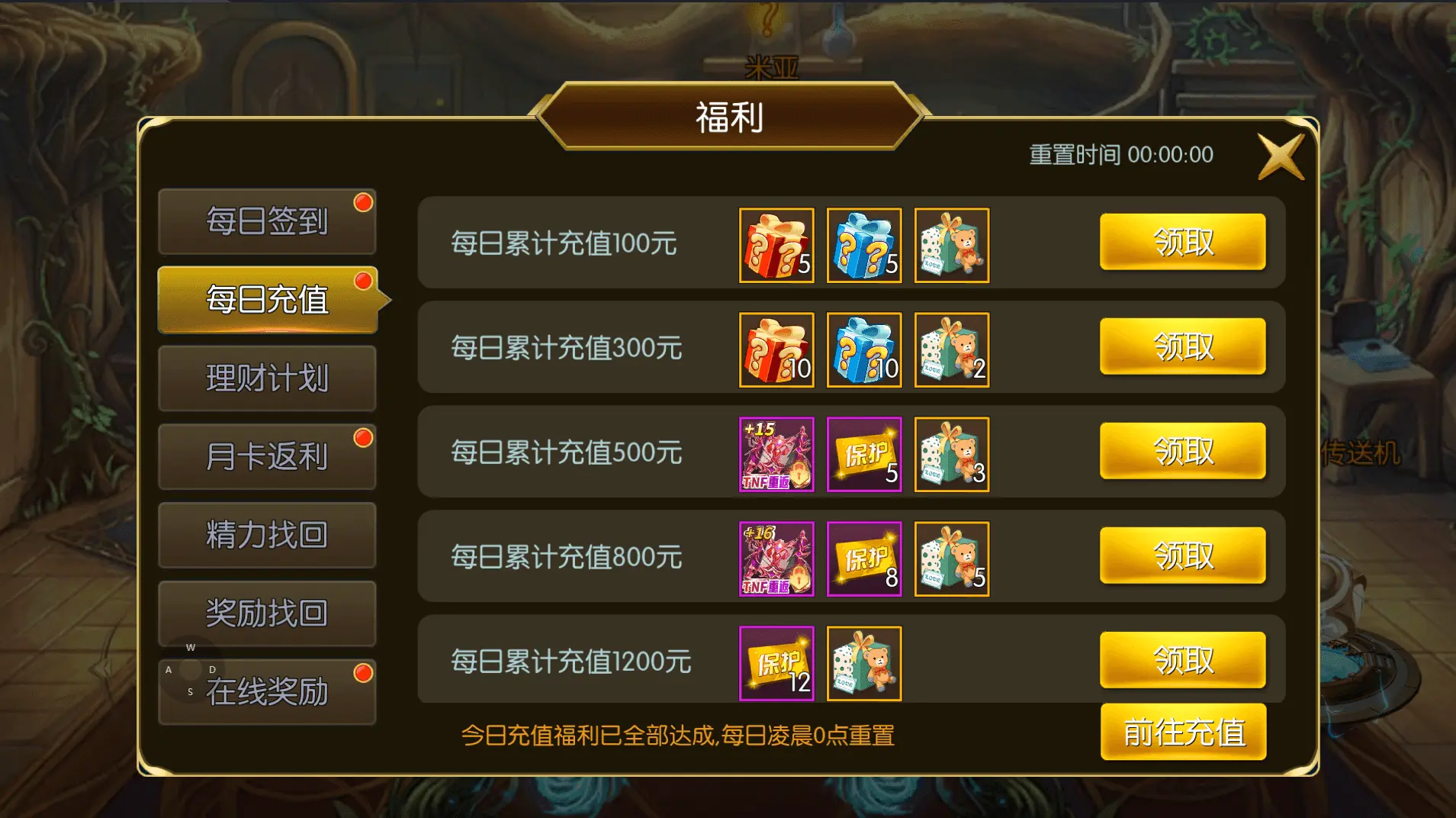Click the 保护 ticket showing 12
Viewport: 1456px width, 818px height.
(x=776, y=663)
